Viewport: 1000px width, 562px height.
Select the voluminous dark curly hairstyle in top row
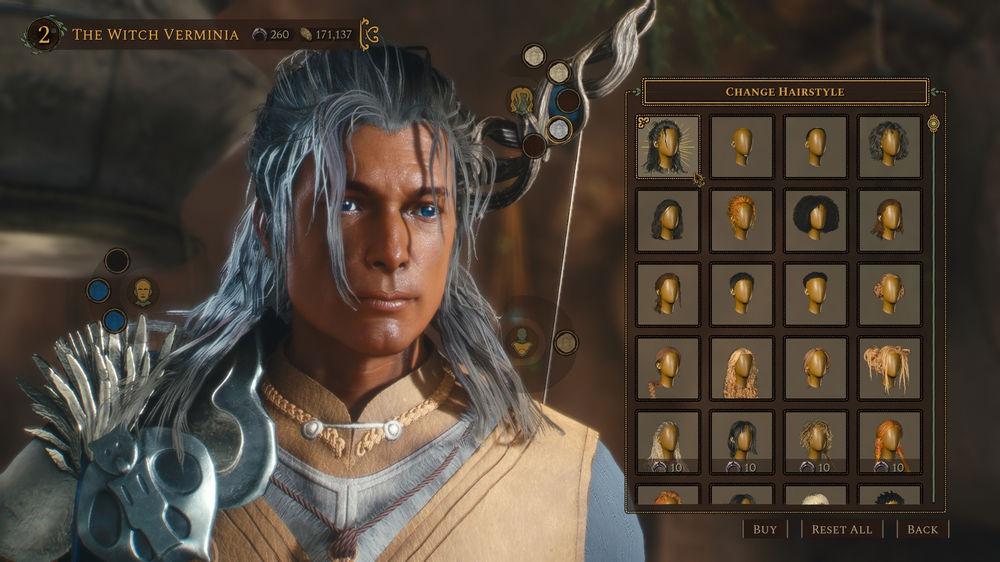tap(890, 146)
